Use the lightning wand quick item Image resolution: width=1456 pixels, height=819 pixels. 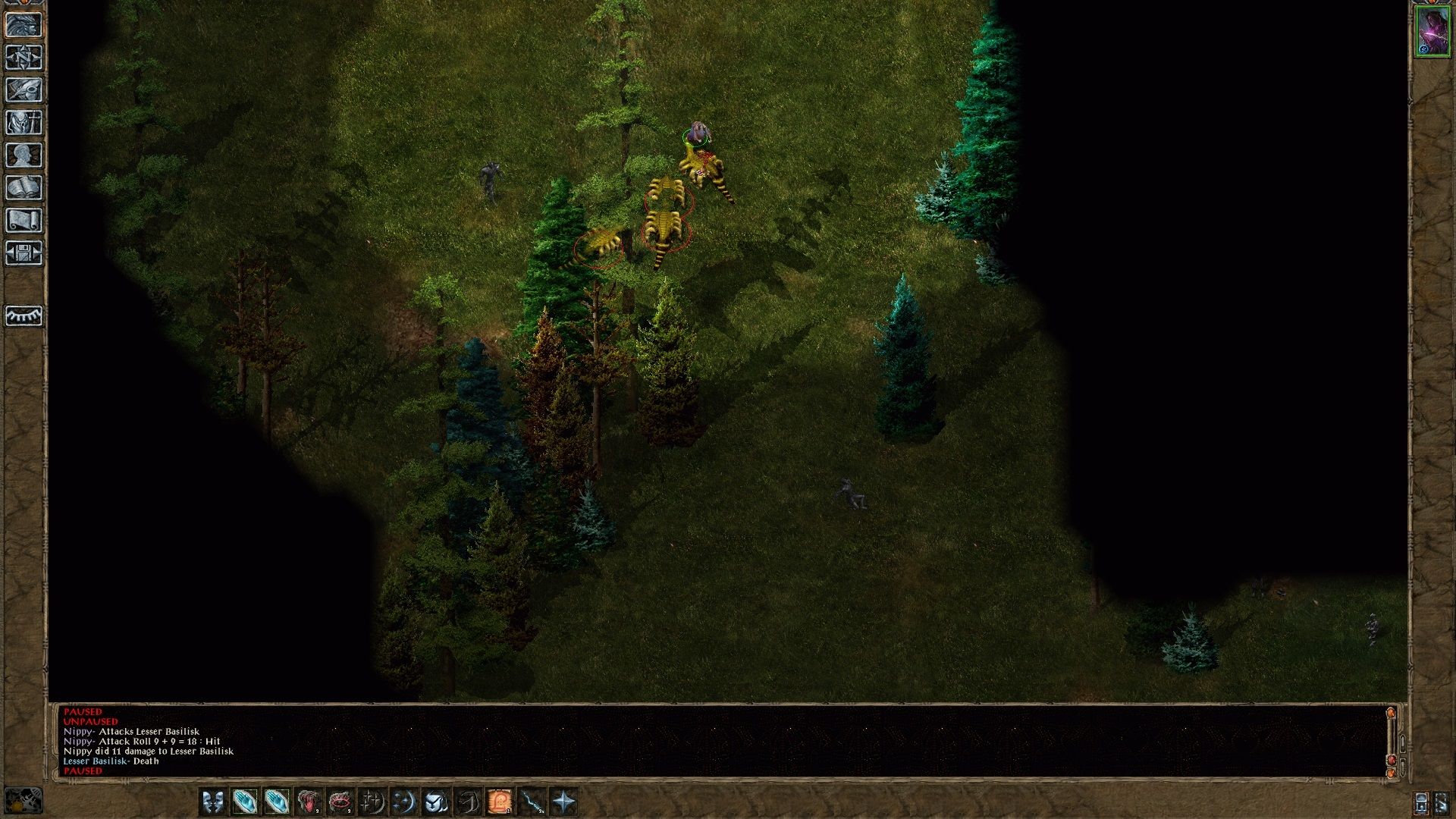(x=532, y=802)
